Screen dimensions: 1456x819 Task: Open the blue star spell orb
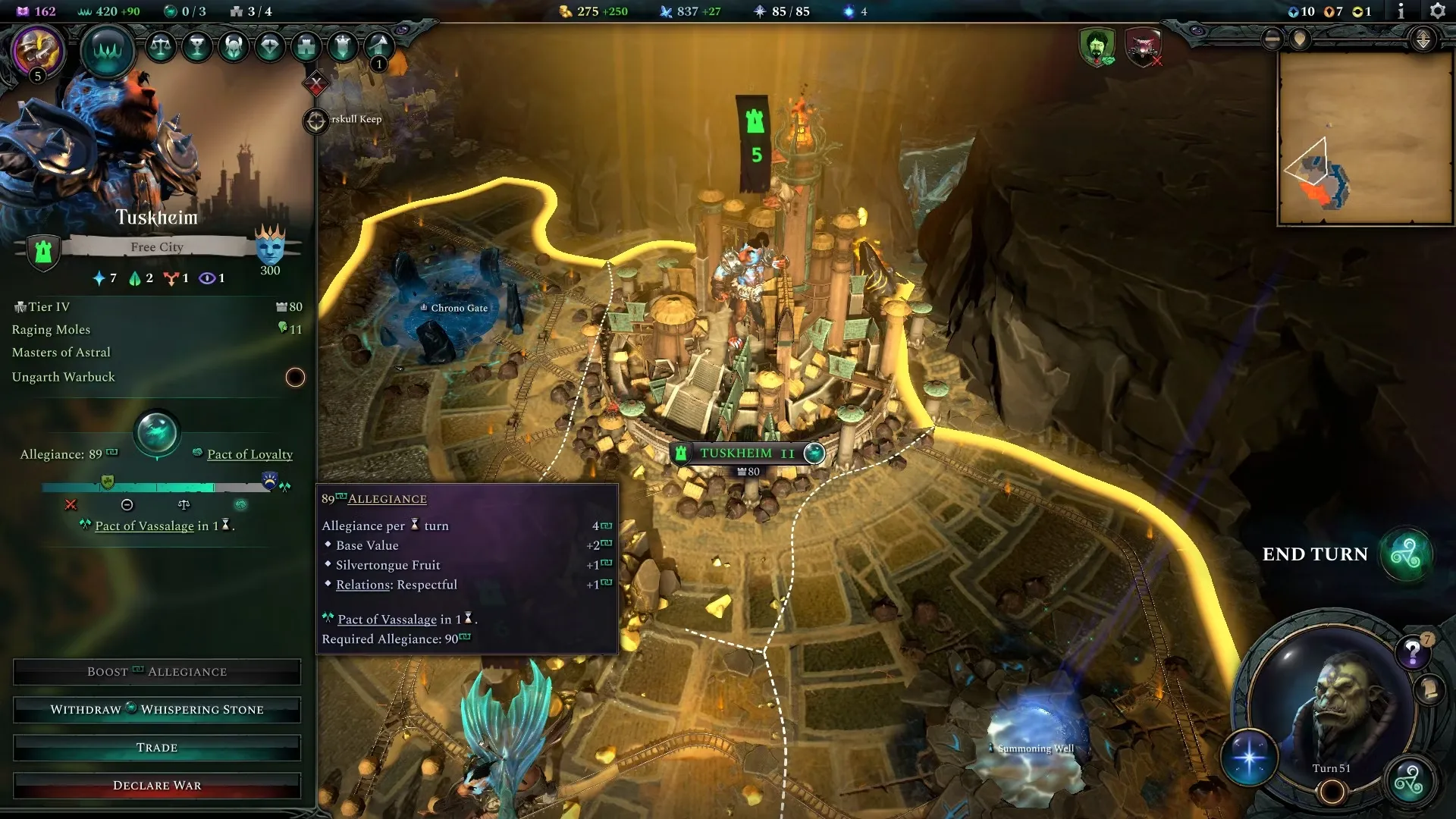[1249, 757]
